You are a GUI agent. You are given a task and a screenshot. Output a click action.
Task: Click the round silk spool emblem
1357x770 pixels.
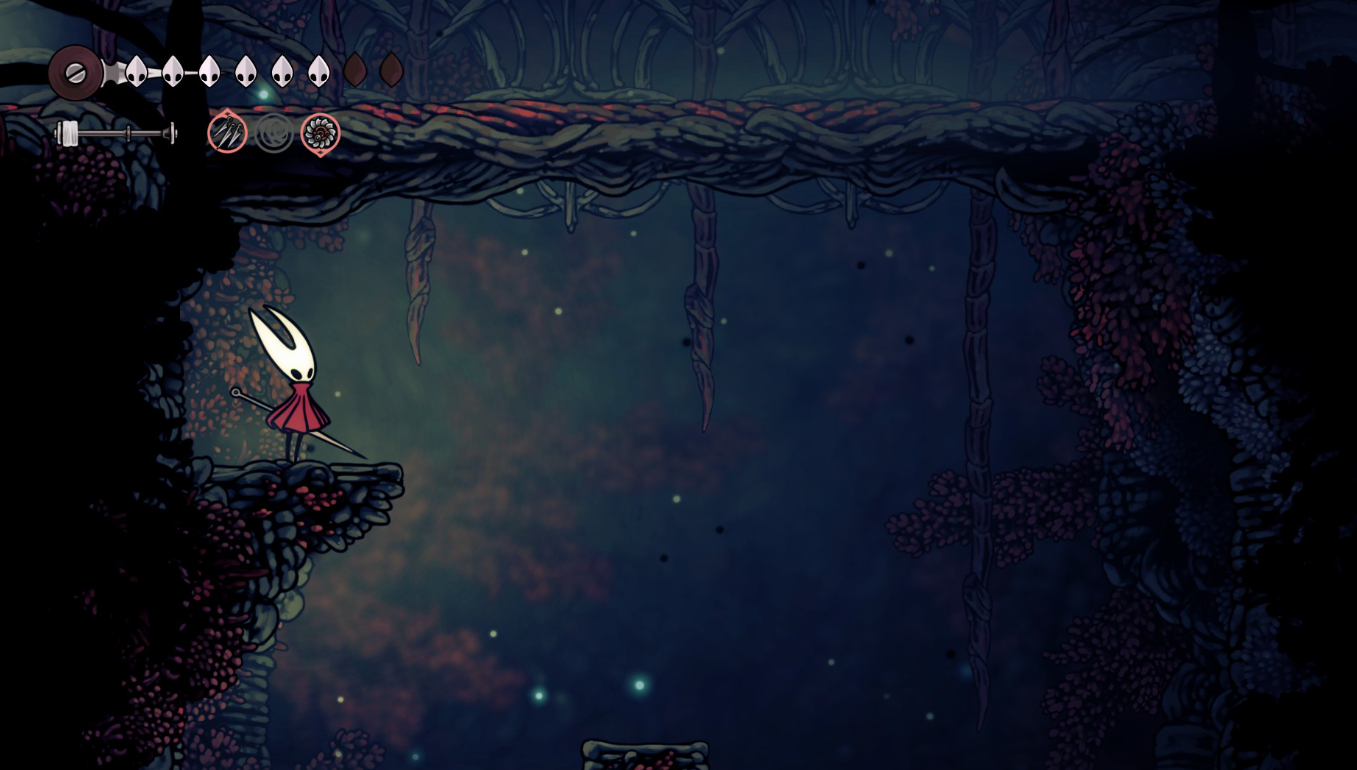point(75,72)
